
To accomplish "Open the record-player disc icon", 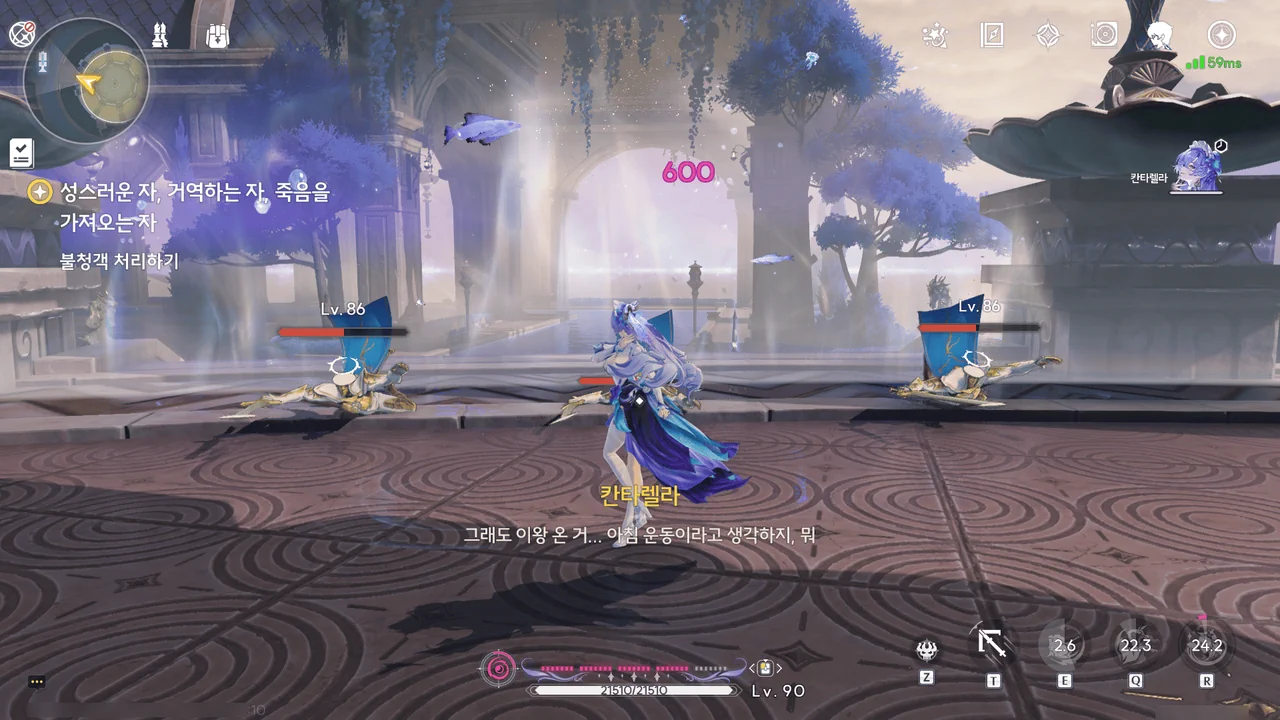I will [1104, 36].
